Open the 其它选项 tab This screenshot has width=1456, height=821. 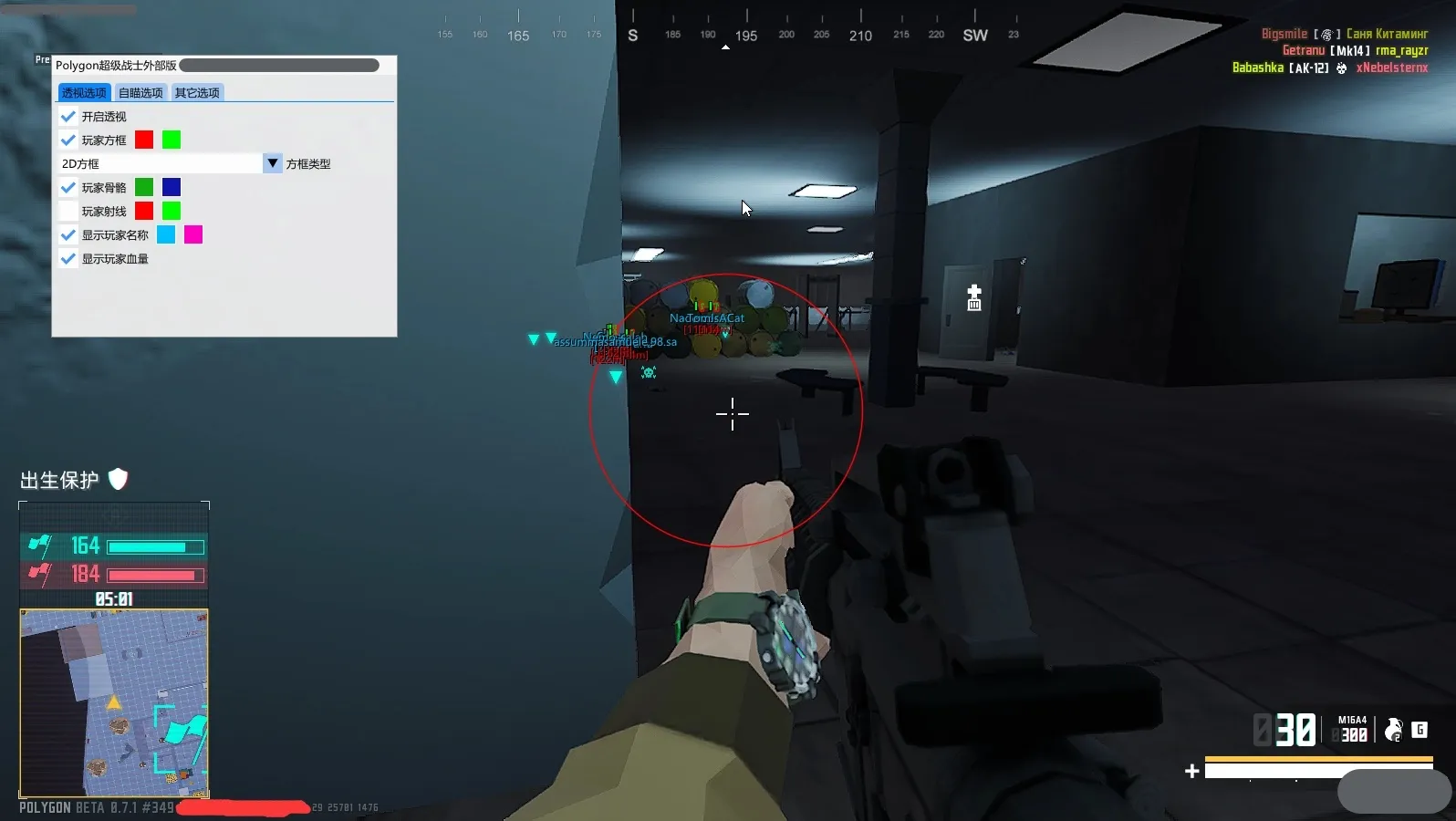197,92
